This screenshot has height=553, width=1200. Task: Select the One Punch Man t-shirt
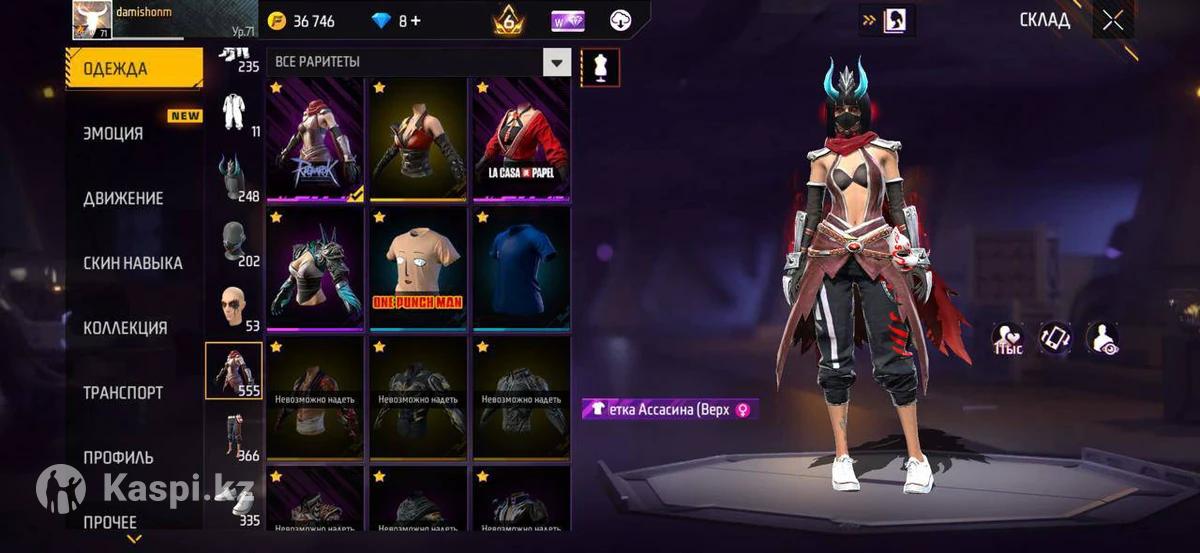418,267
